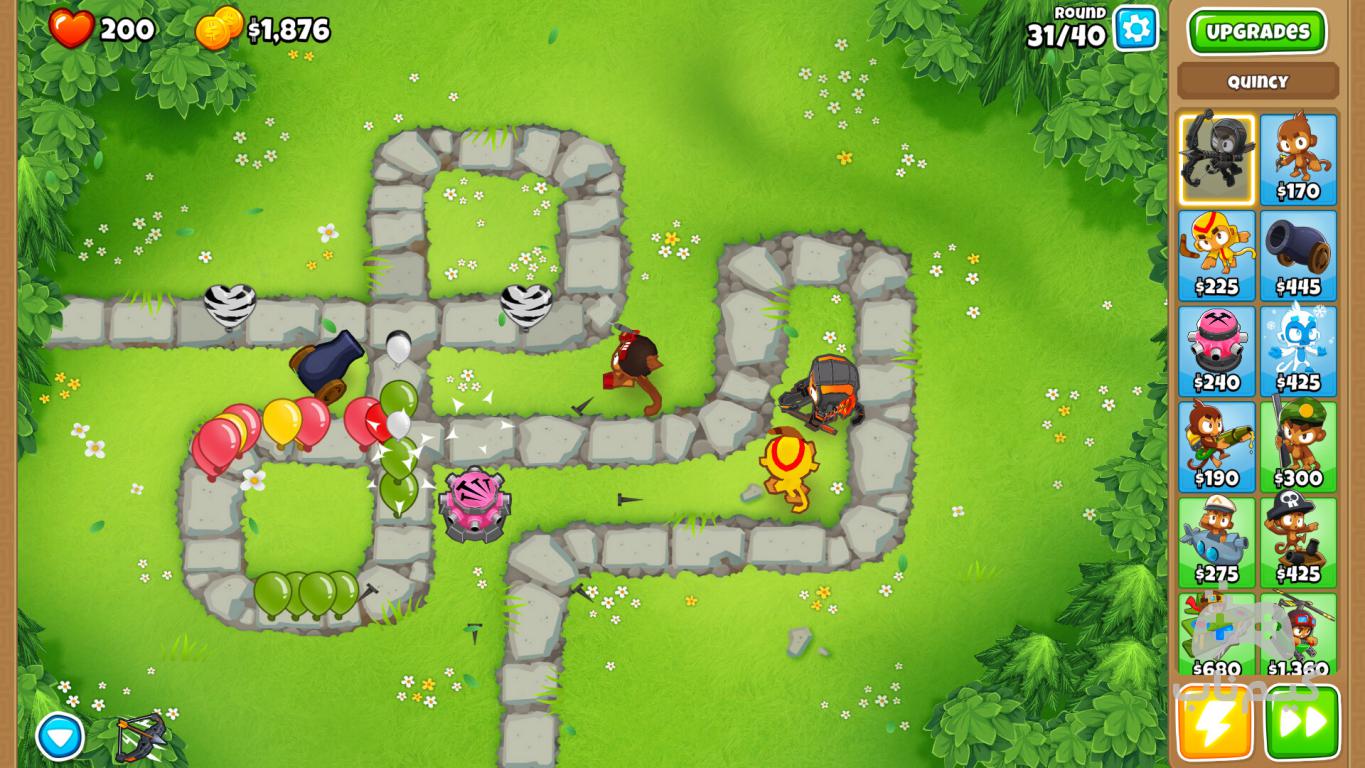Viewport: 1365px width, 768px height.
Task: Open the orange lightning bolt powers menu
Action: (x=1214, y=723)
